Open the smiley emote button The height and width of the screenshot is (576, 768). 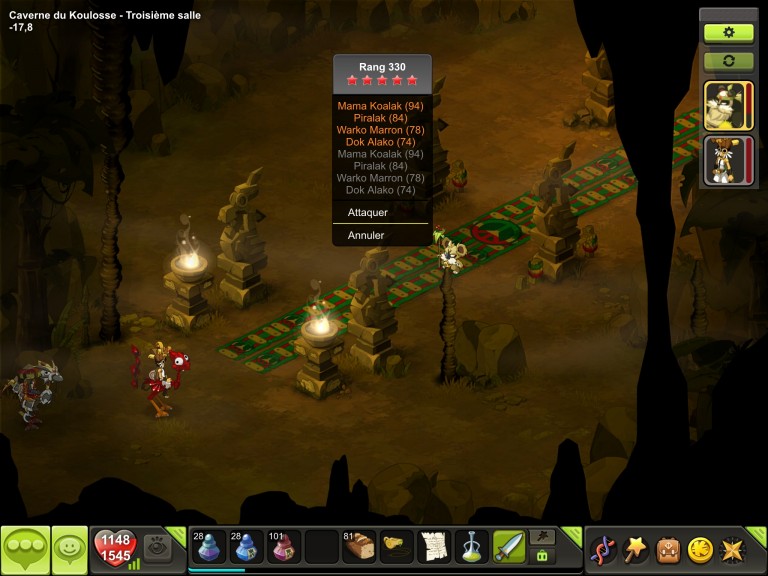[69, 548]
